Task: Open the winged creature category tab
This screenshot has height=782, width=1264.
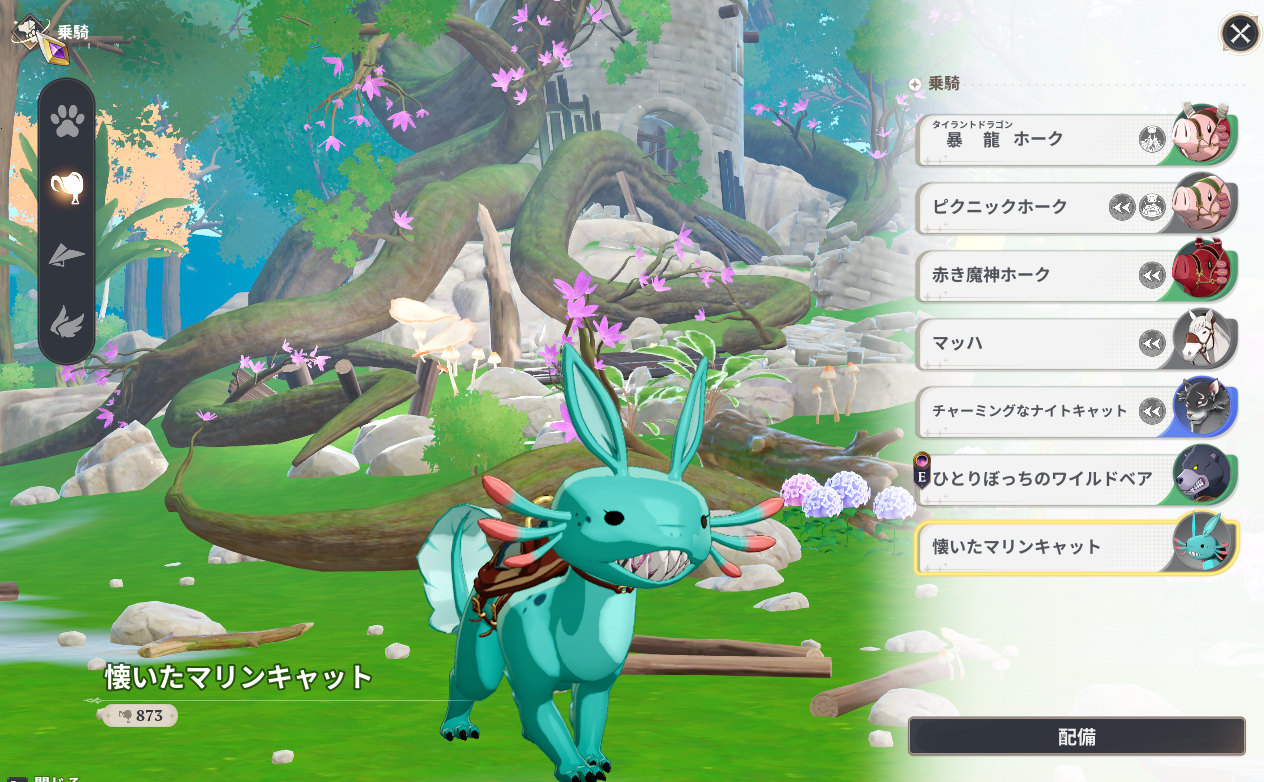Action: (x=67, y=322)
